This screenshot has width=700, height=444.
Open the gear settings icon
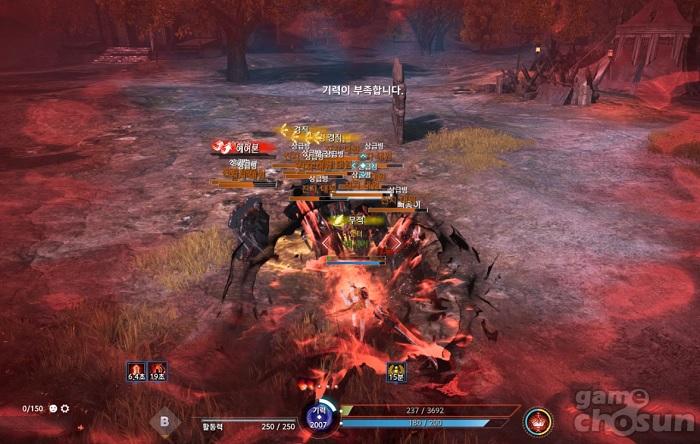(x=66, y=409)
